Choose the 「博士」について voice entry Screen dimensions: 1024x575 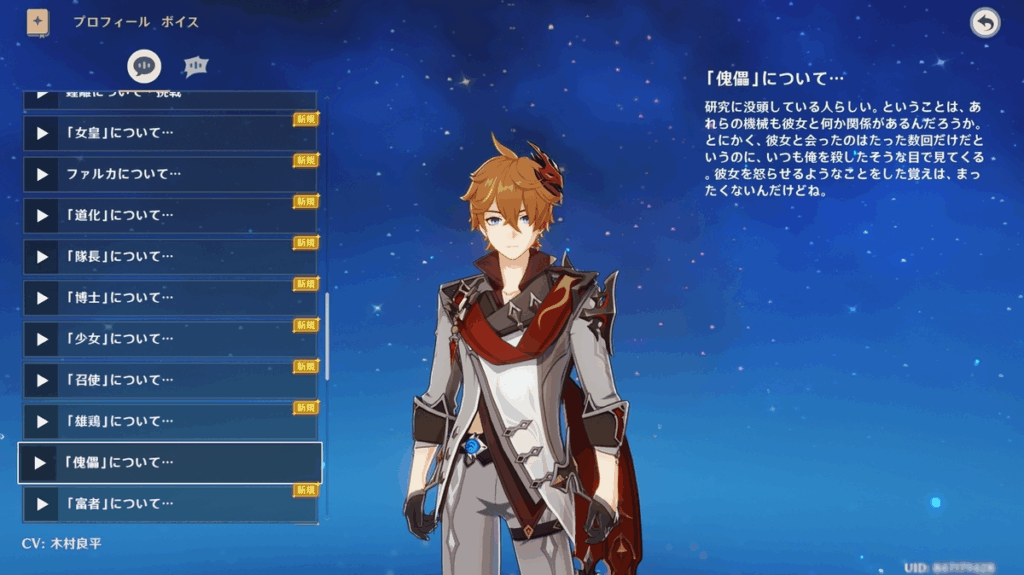170,298
